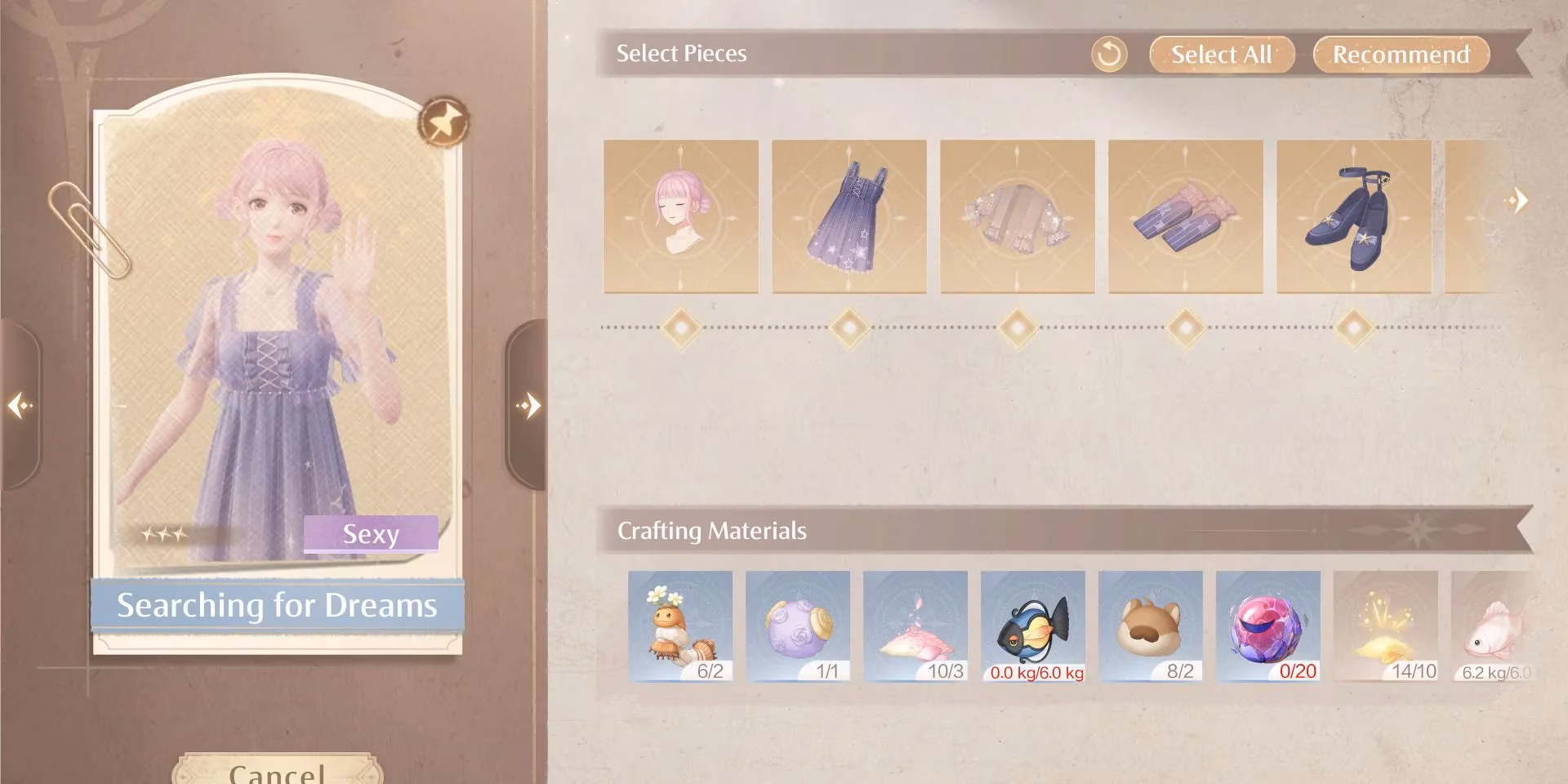Select the navy star shoes piece
Viewport: 1568px width, 784px height.
tap(1352, 218)
